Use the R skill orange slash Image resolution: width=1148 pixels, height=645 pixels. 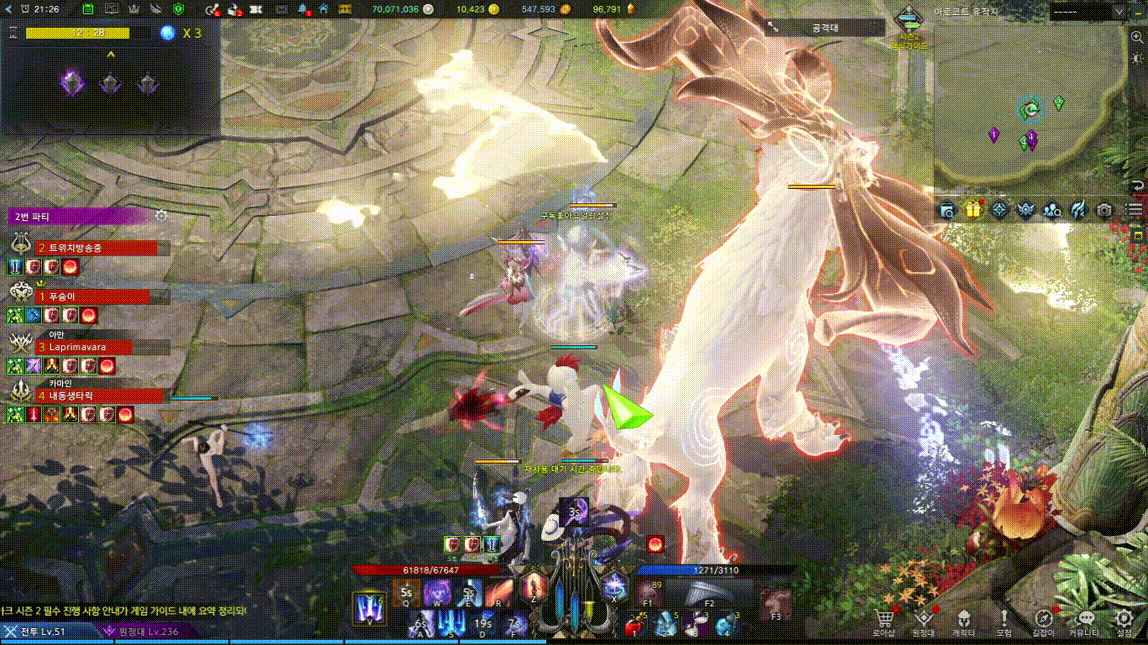click(499, 593)
